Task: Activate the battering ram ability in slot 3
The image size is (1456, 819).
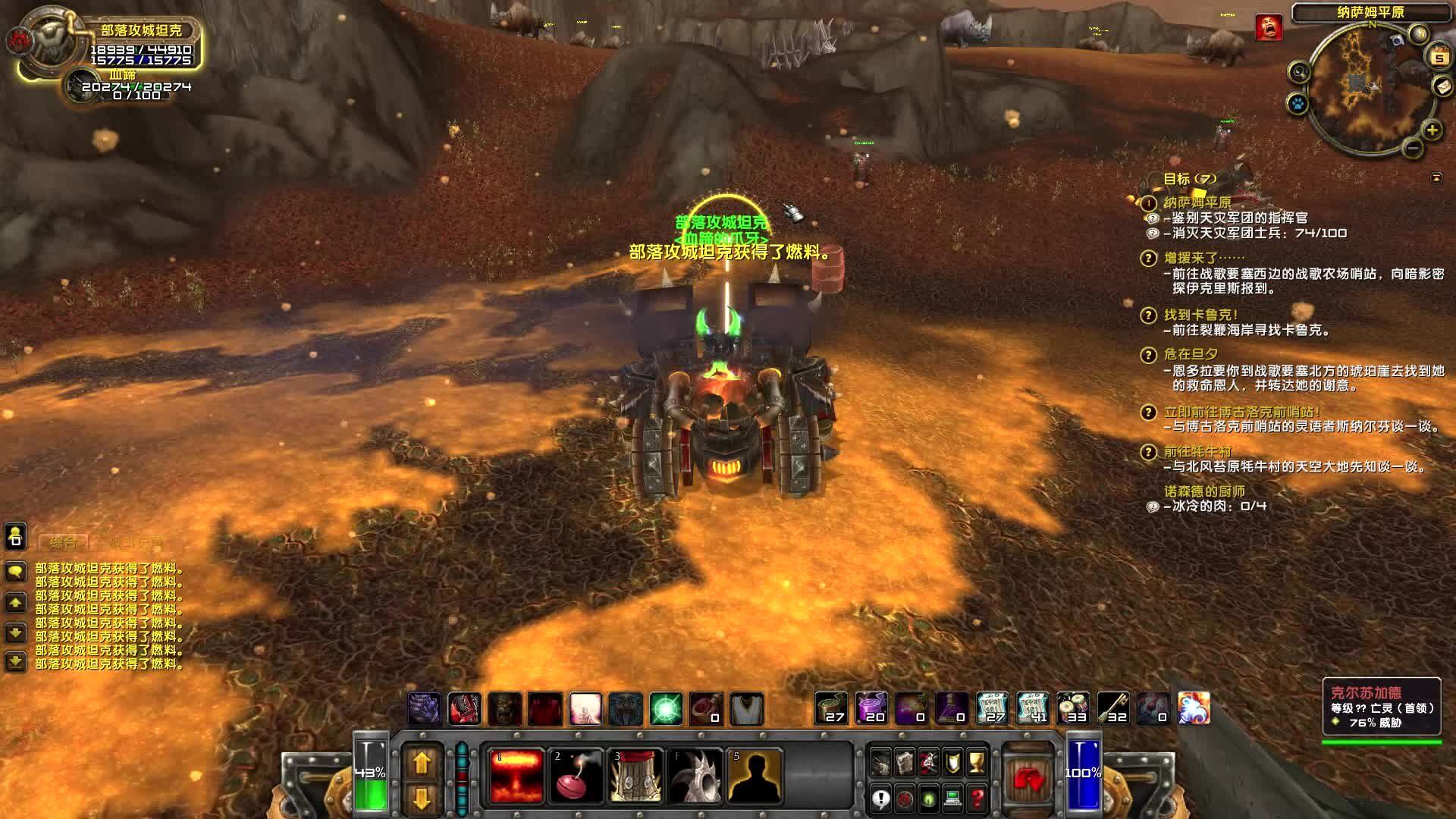Action: [x=637, y=775]
